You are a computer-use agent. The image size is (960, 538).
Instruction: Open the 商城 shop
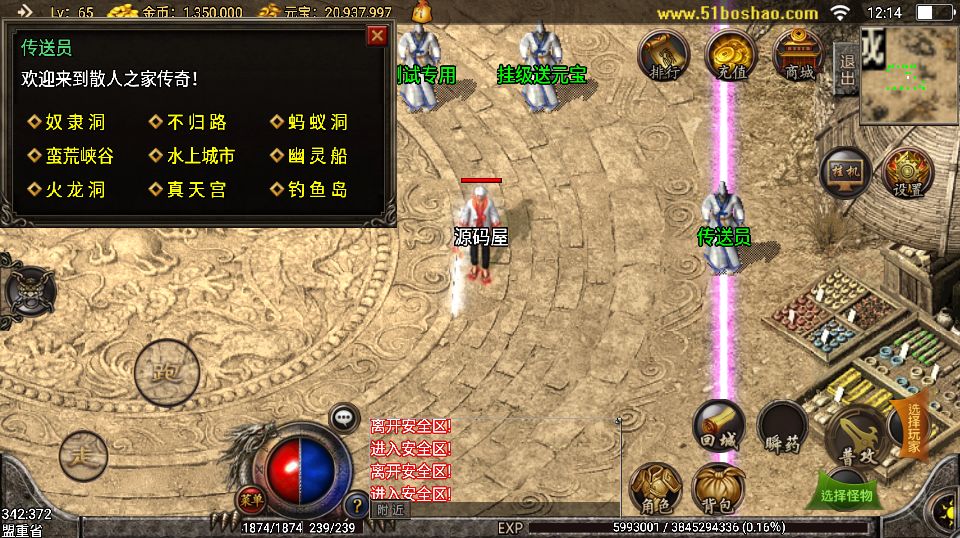tap(798, 55)
